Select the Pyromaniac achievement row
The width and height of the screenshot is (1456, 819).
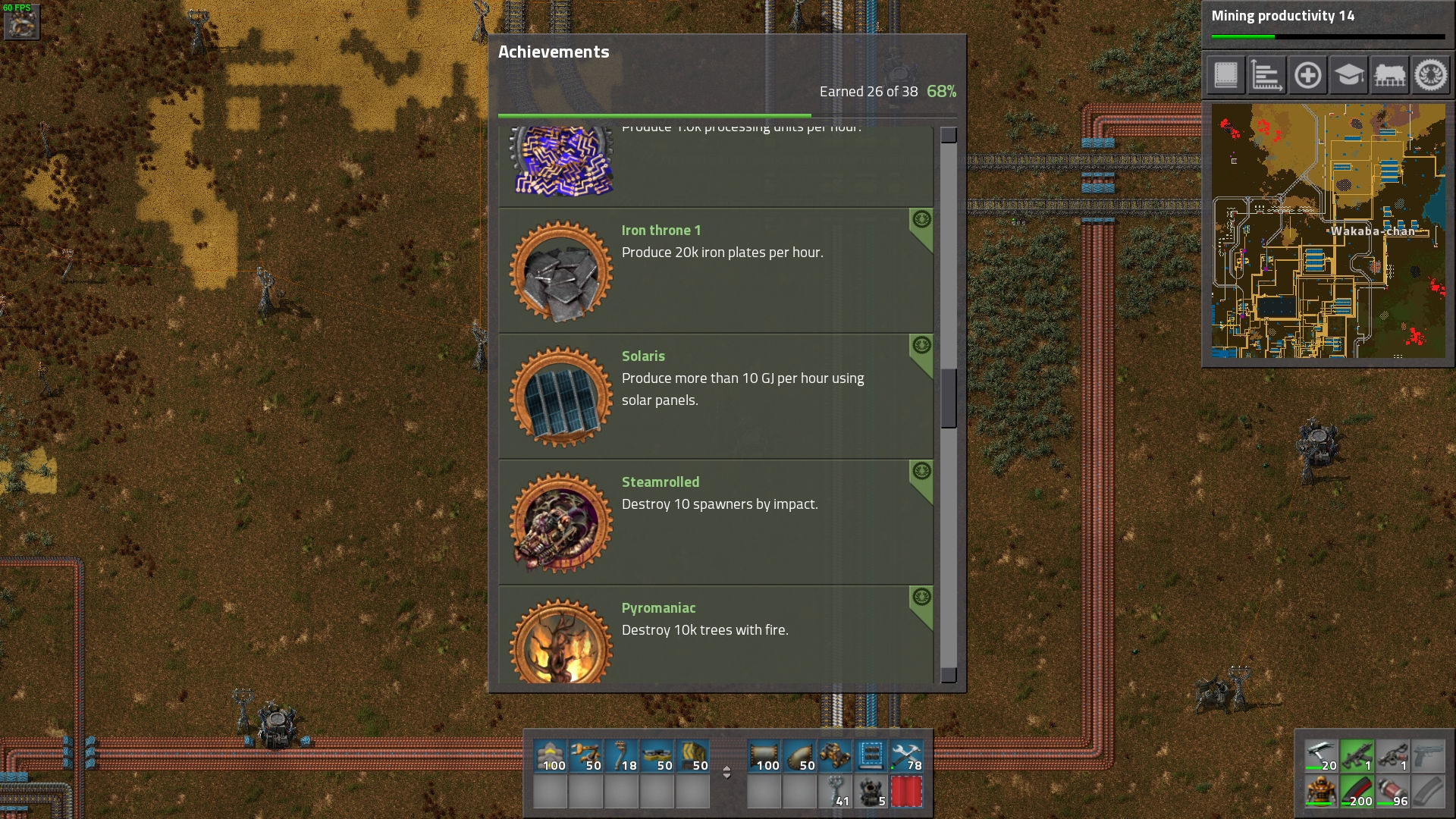click(715, 635)
